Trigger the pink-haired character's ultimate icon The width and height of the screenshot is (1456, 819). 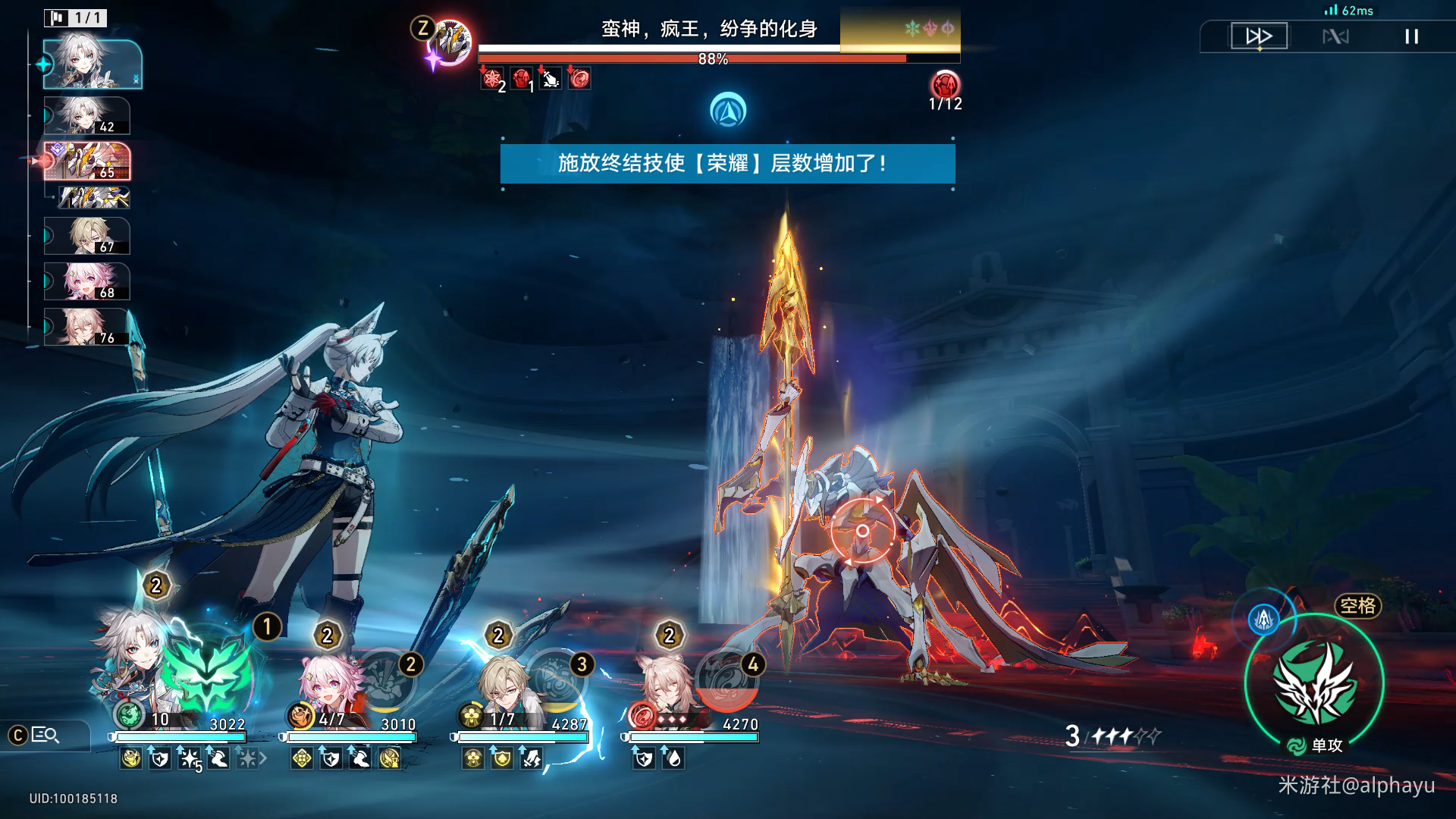pos(385,679)
